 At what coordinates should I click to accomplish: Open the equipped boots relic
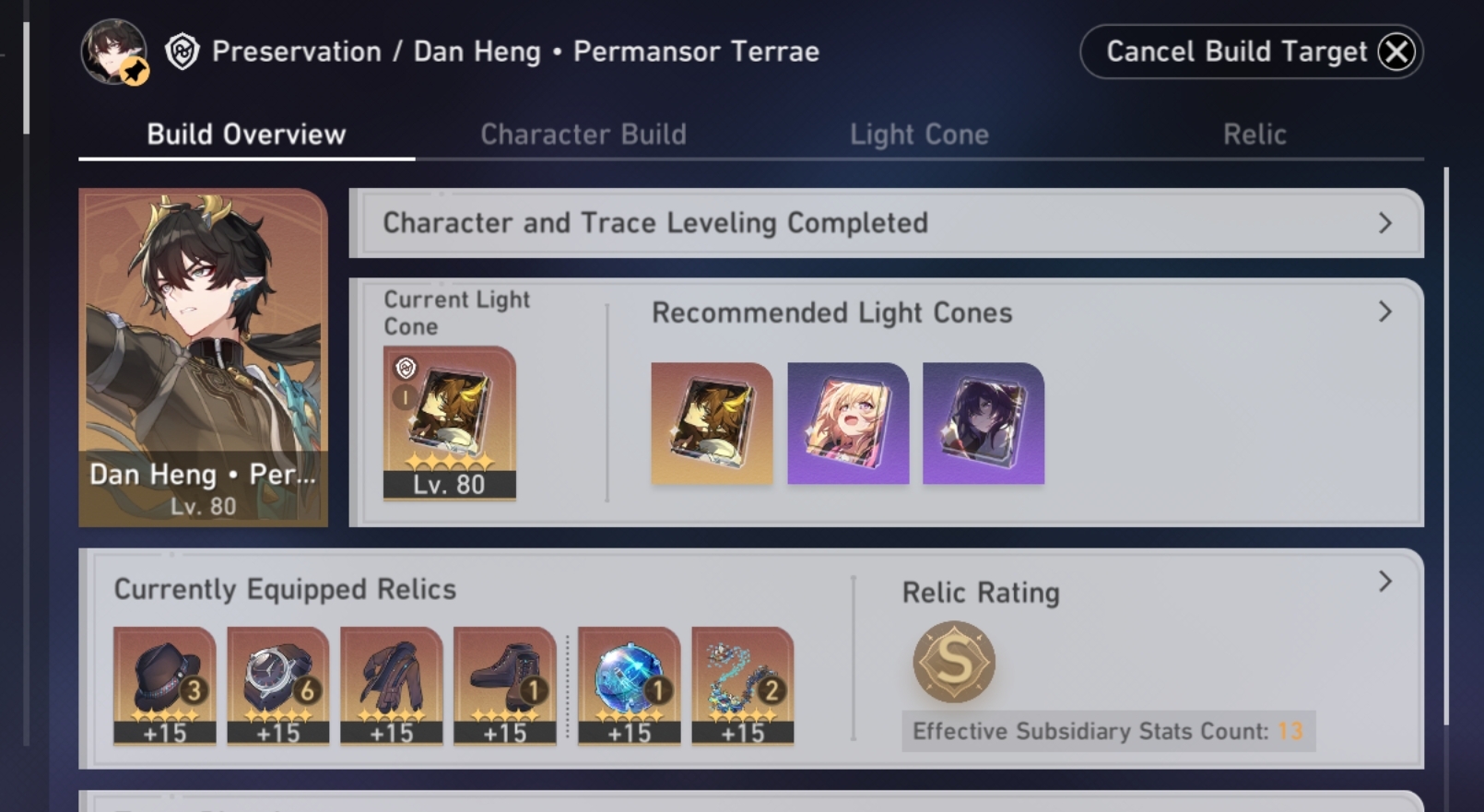[x=505, y=685]
